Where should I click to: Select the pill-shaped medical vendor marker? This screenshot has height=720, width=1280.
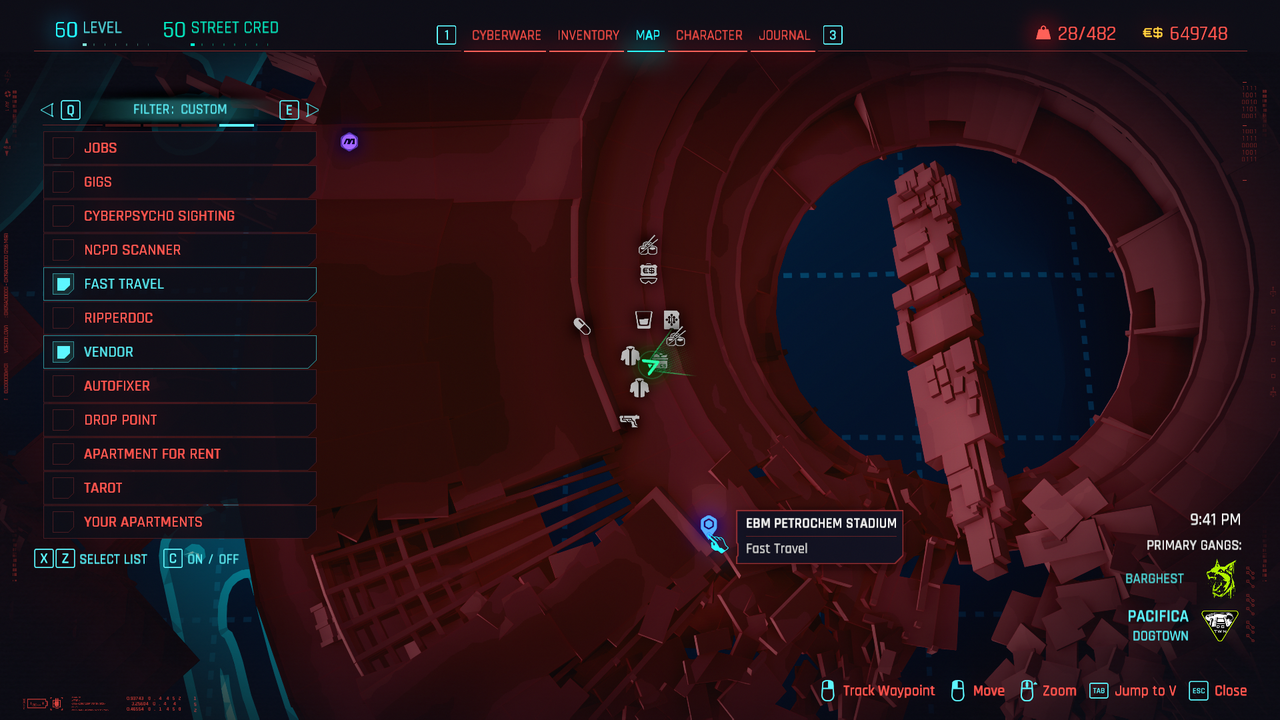click(x=582, y=326)
